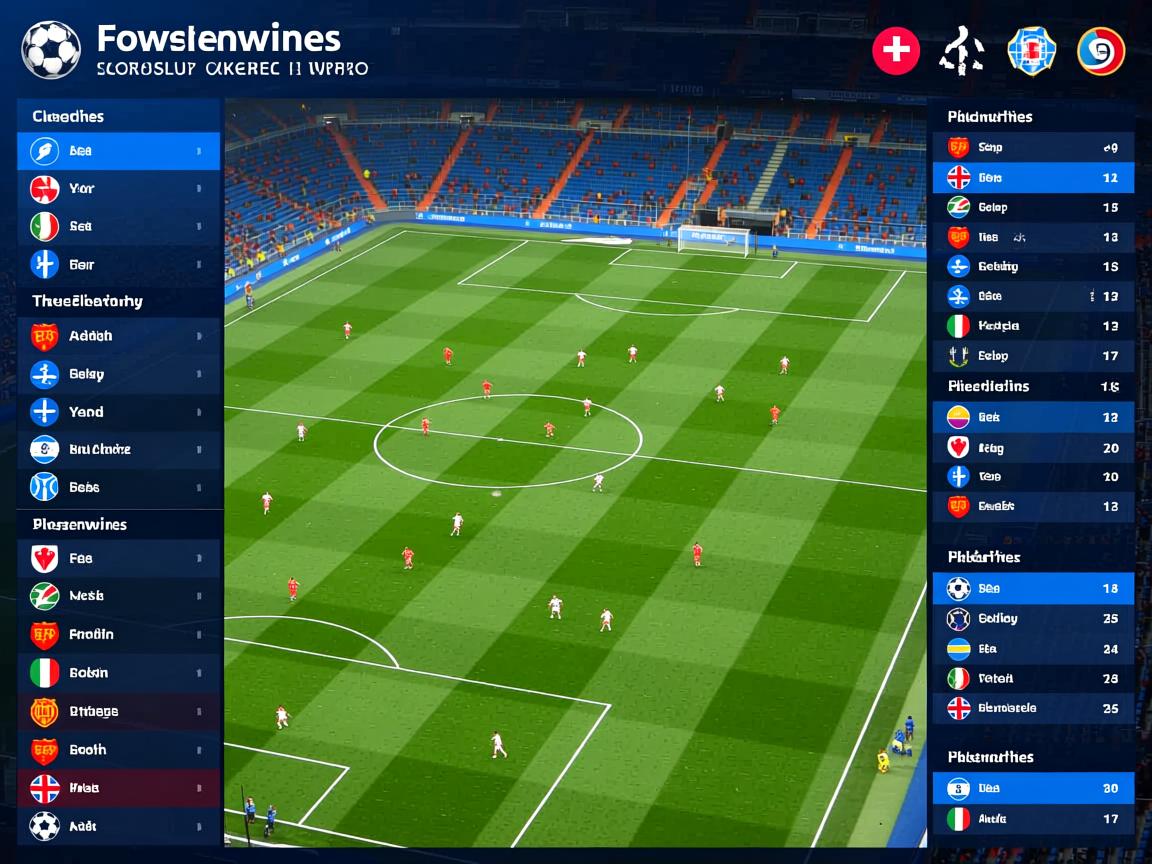Open the Peteit row showing 28
Image resolution: width=1152 pixels, height=864 pixels.
(1033, 678)
